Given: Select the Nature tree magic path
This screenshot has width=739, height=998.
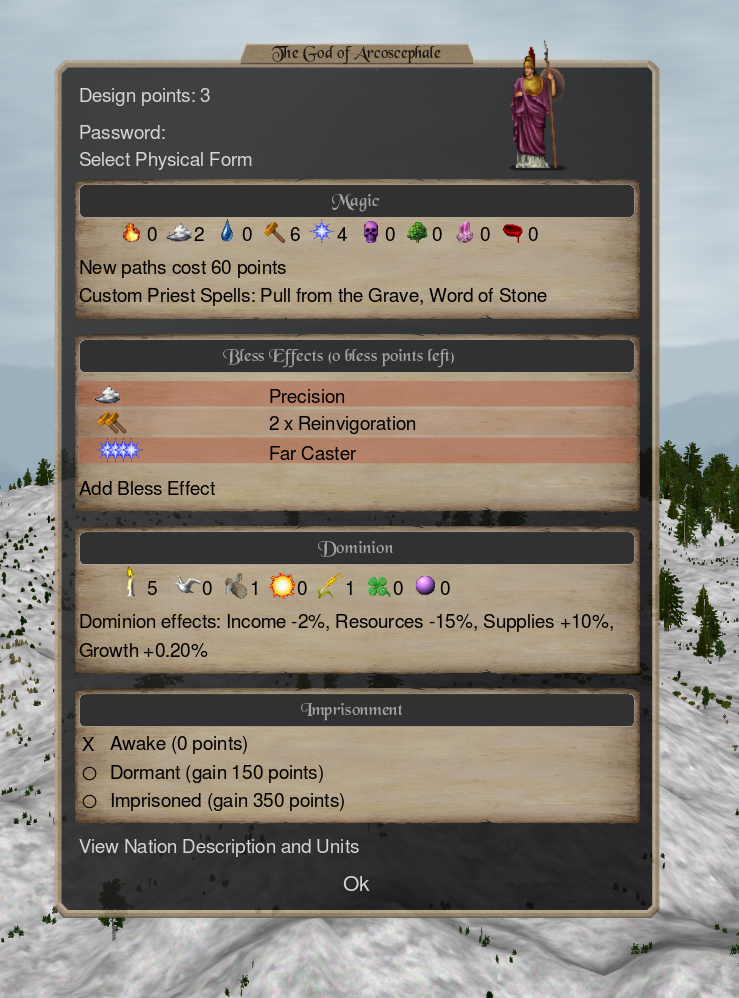Looking at the screenshot, I should coord(417,234).
